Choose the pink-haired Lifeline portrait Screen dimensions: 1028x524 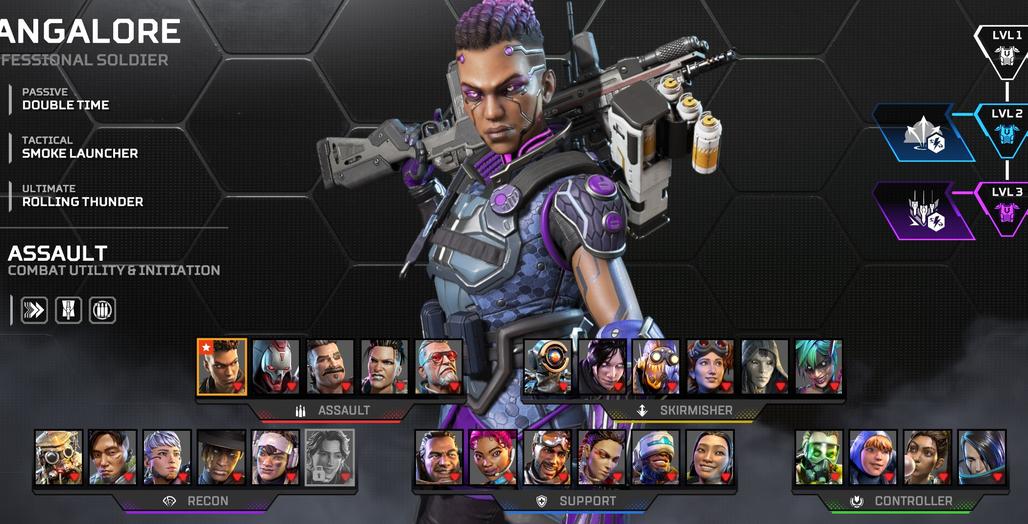pyautogui.click(x=493, y=457)
